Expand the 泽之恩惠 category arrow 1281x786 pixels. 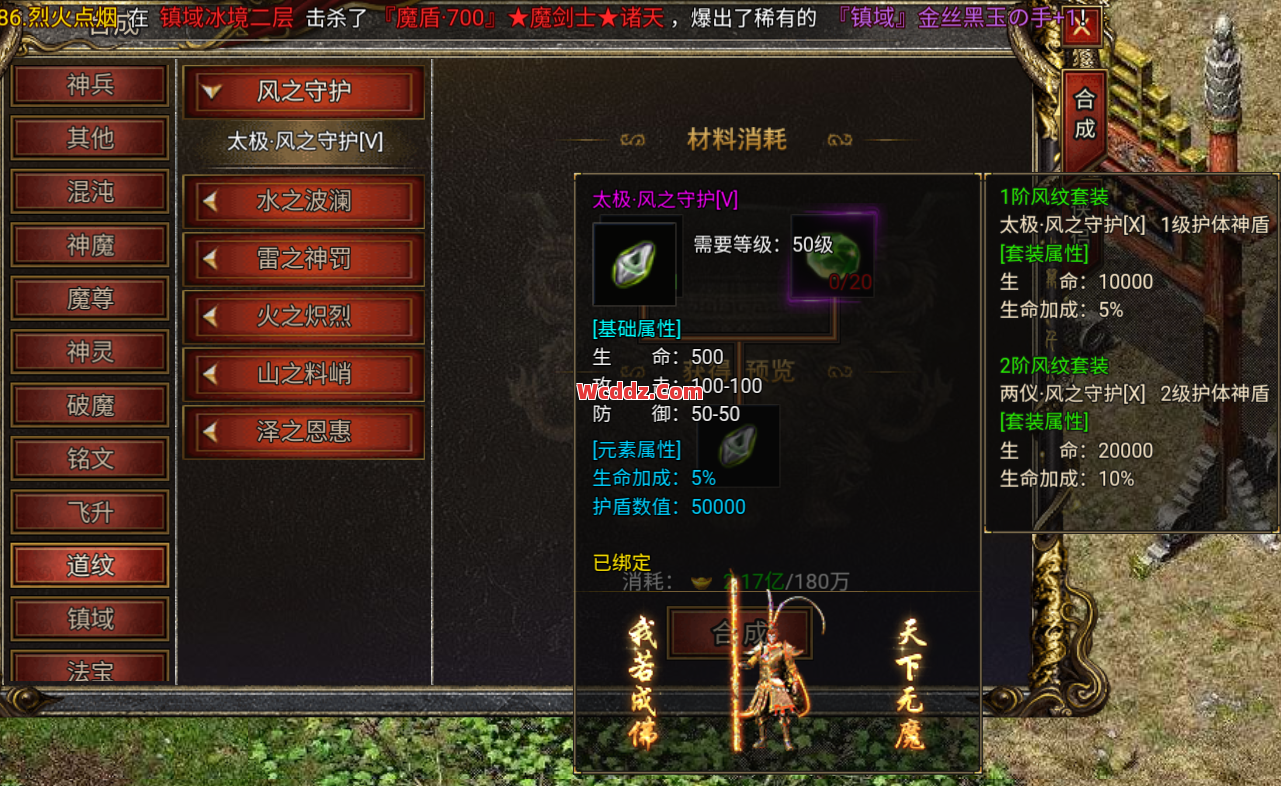(211, 432)
